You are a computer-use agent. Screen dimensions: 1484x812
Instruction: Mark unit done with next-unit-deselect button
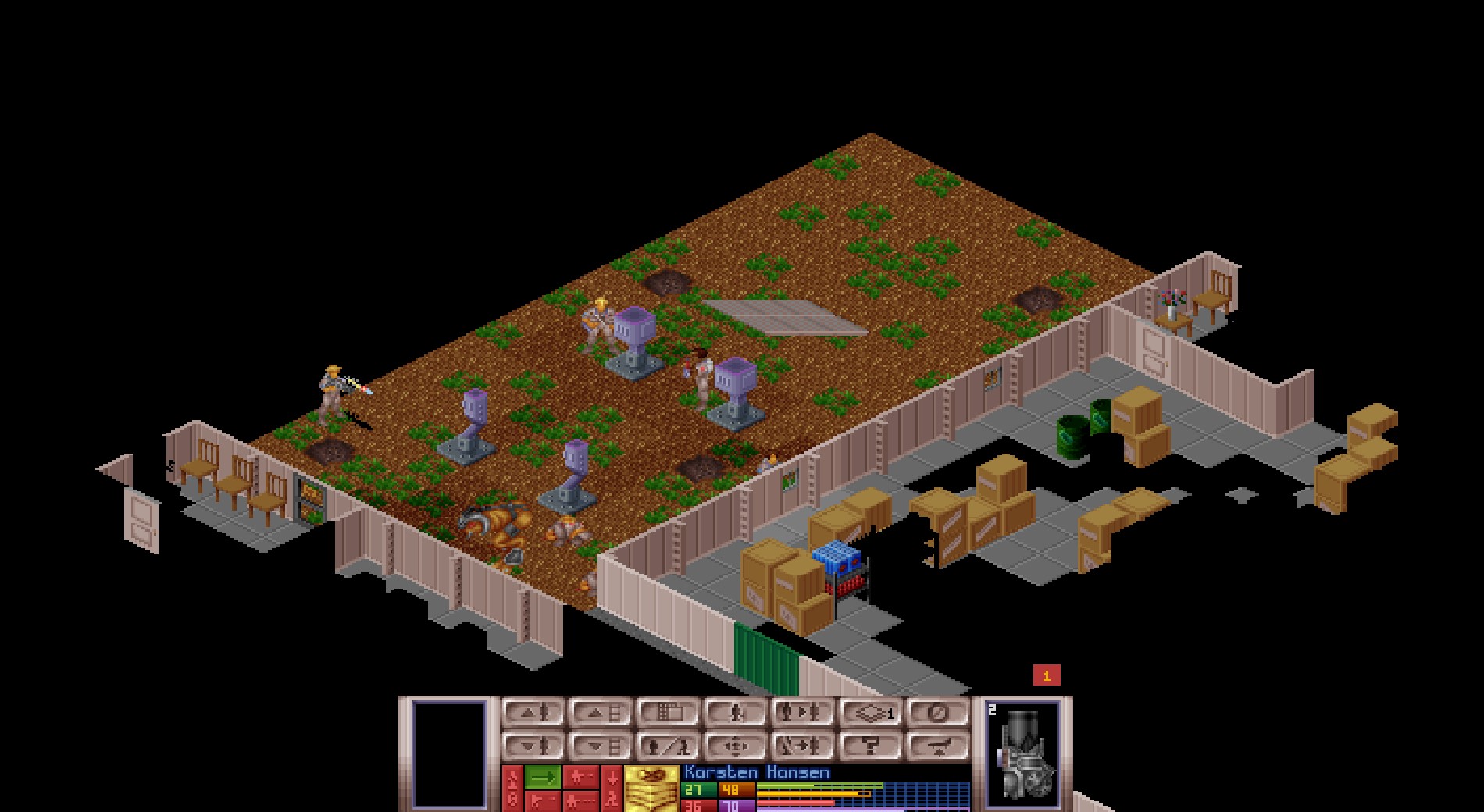804,746
